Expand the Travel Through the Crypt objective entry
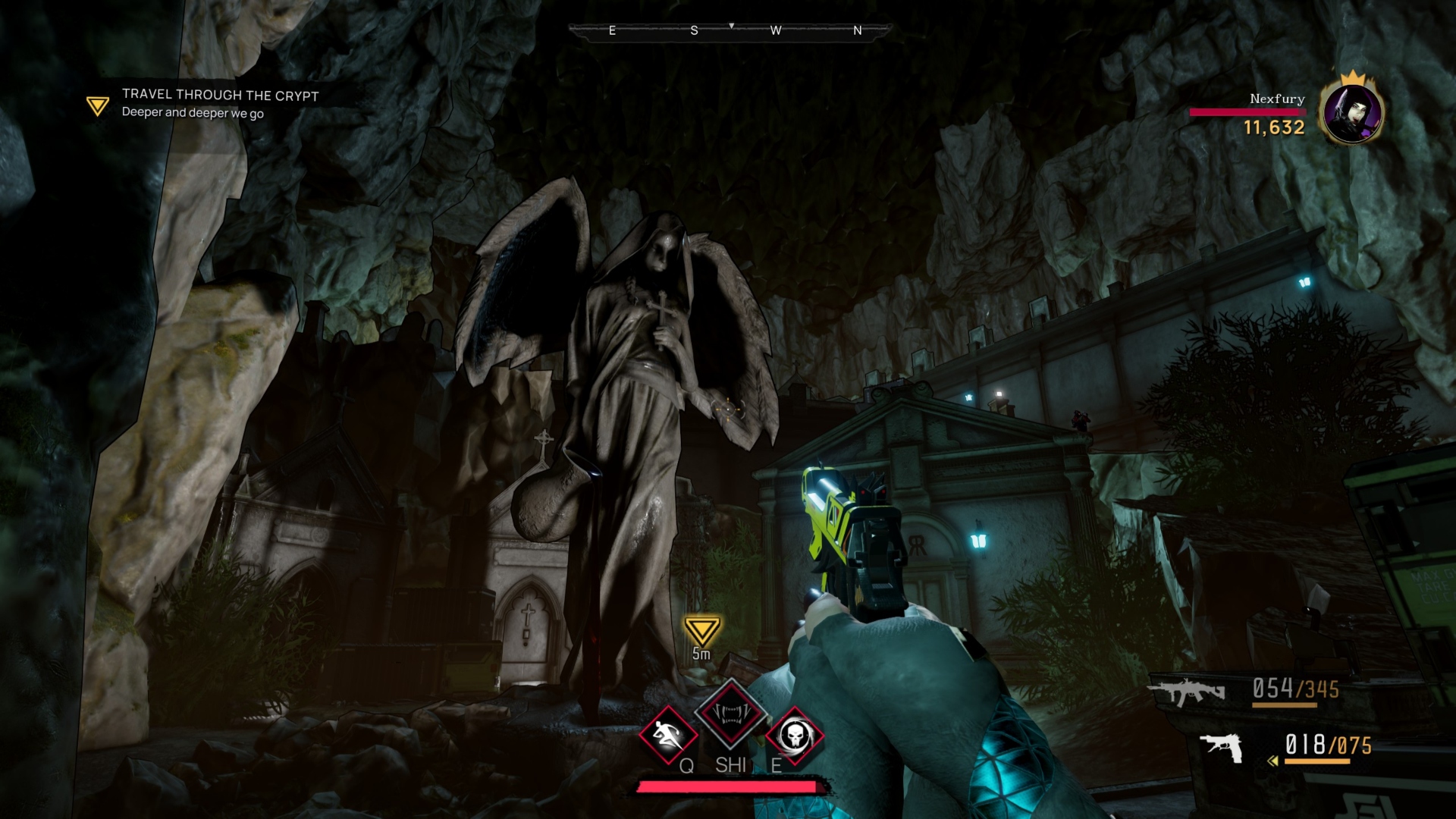This screenshot has height=819, width=1456. 218,96
